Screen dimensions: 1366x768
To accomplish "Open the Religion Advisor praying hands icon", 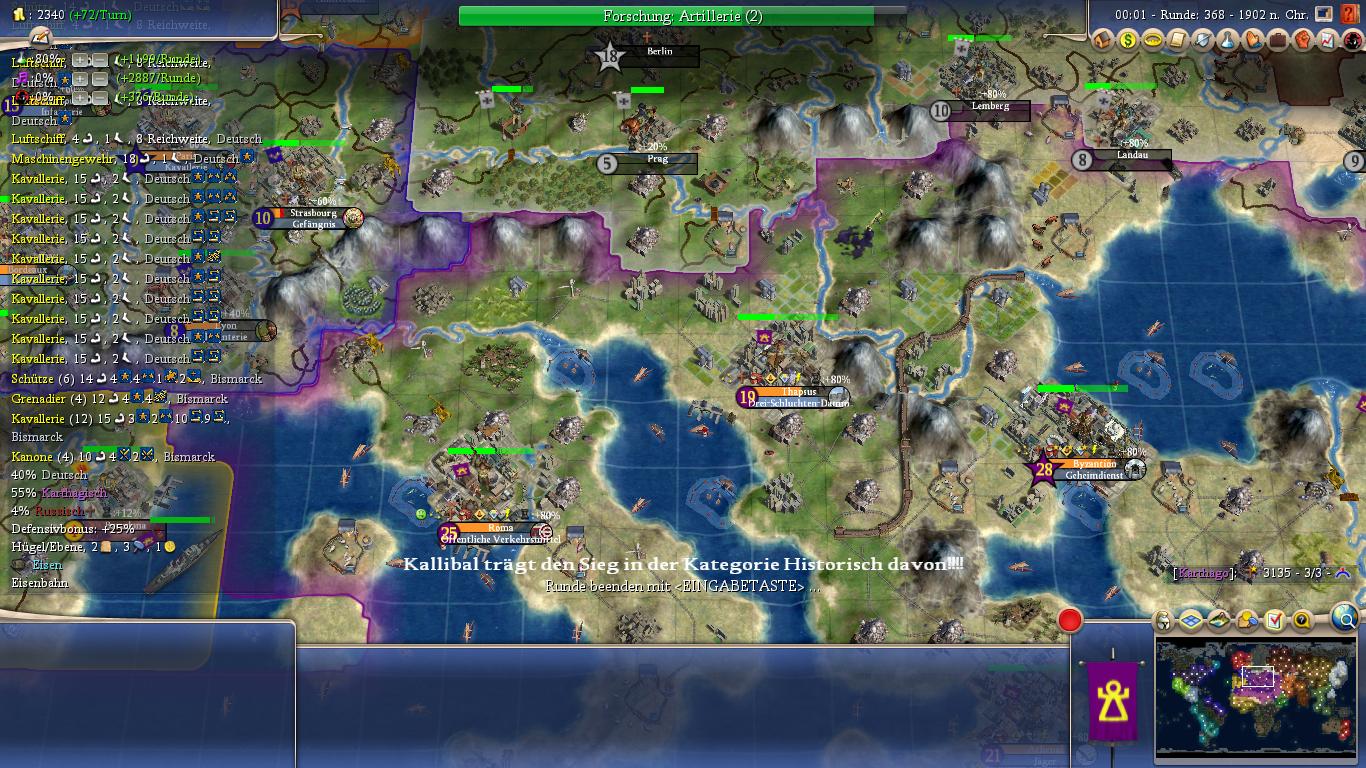I will (x=1253, y=41).
